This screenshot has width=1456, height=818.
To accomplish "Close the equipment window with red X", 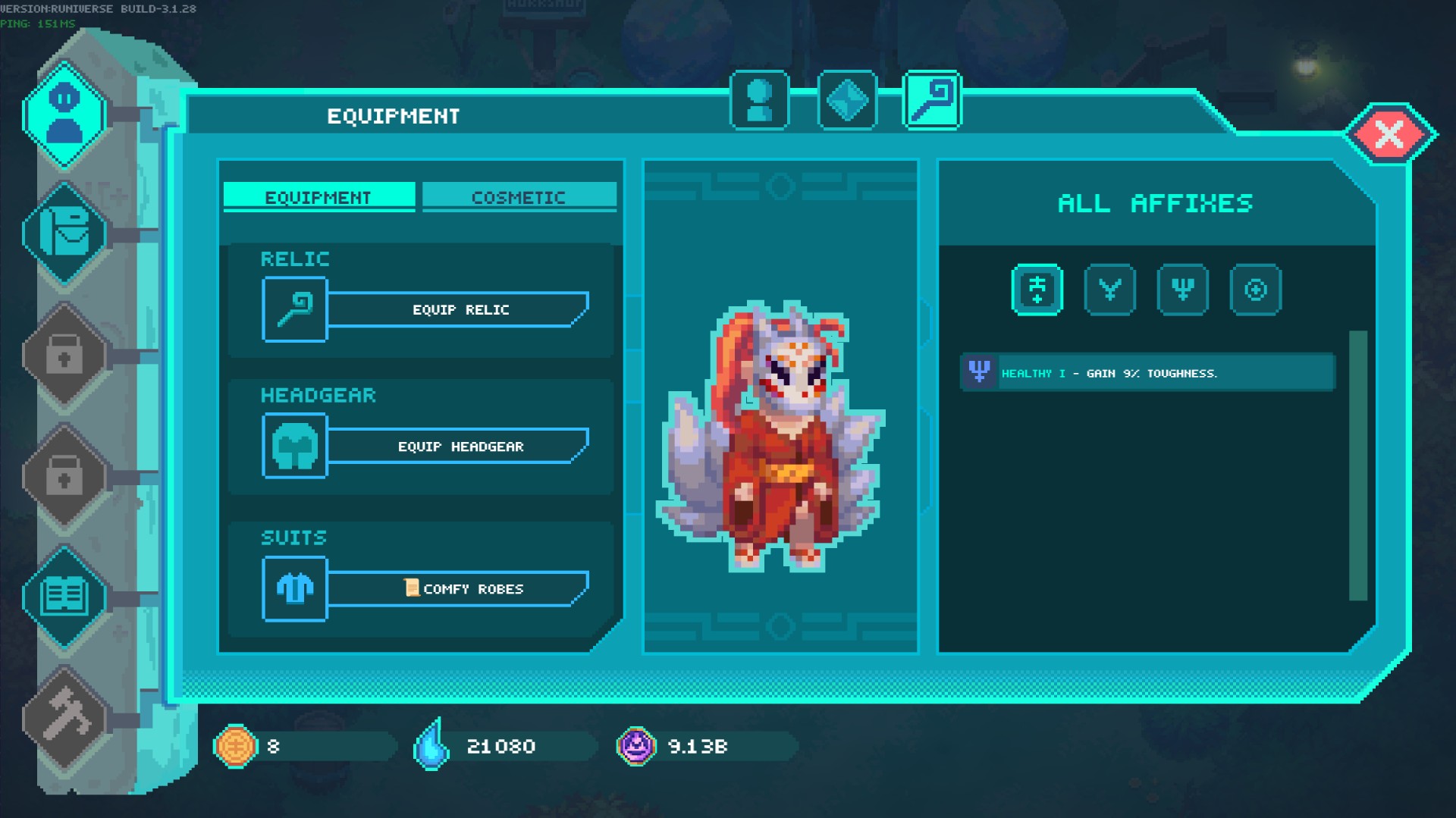I will tap(1389, 135).
